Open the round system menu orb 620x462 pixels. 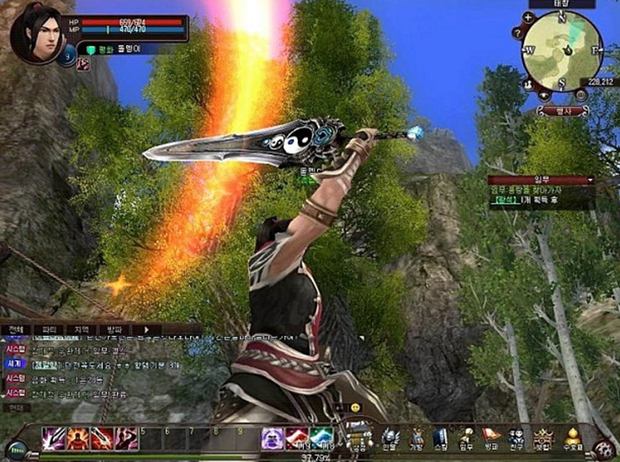click(604, 448)
